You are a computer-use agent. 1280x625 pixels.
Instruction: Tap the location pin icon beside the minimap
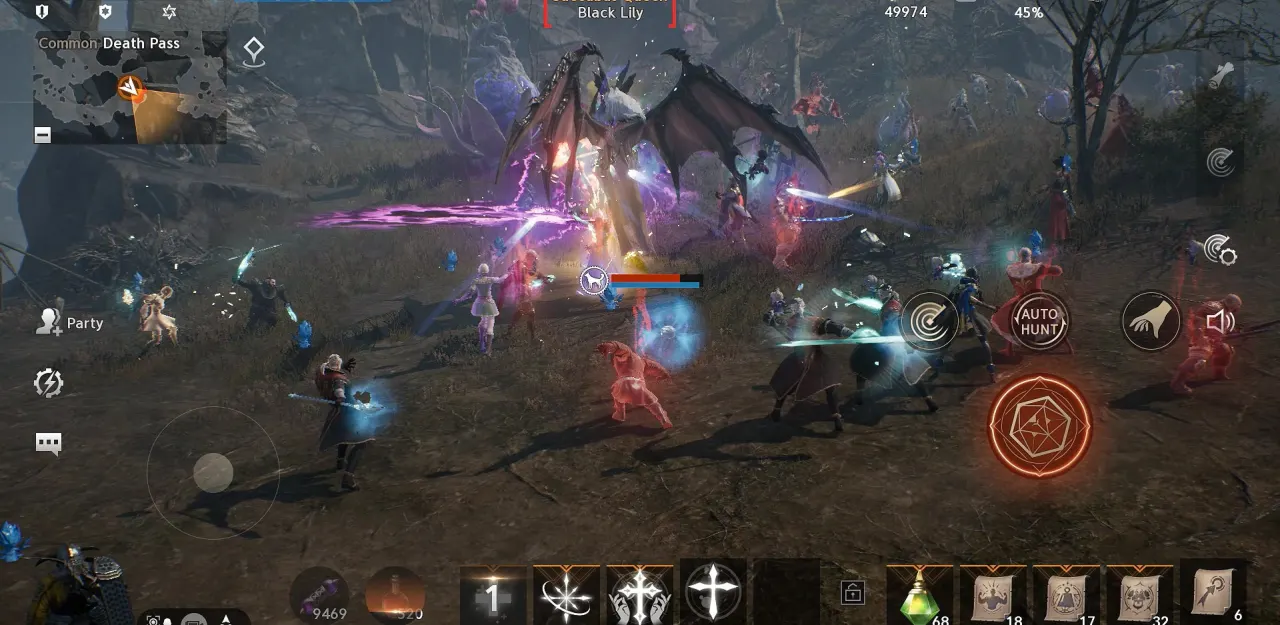[254, 50]
